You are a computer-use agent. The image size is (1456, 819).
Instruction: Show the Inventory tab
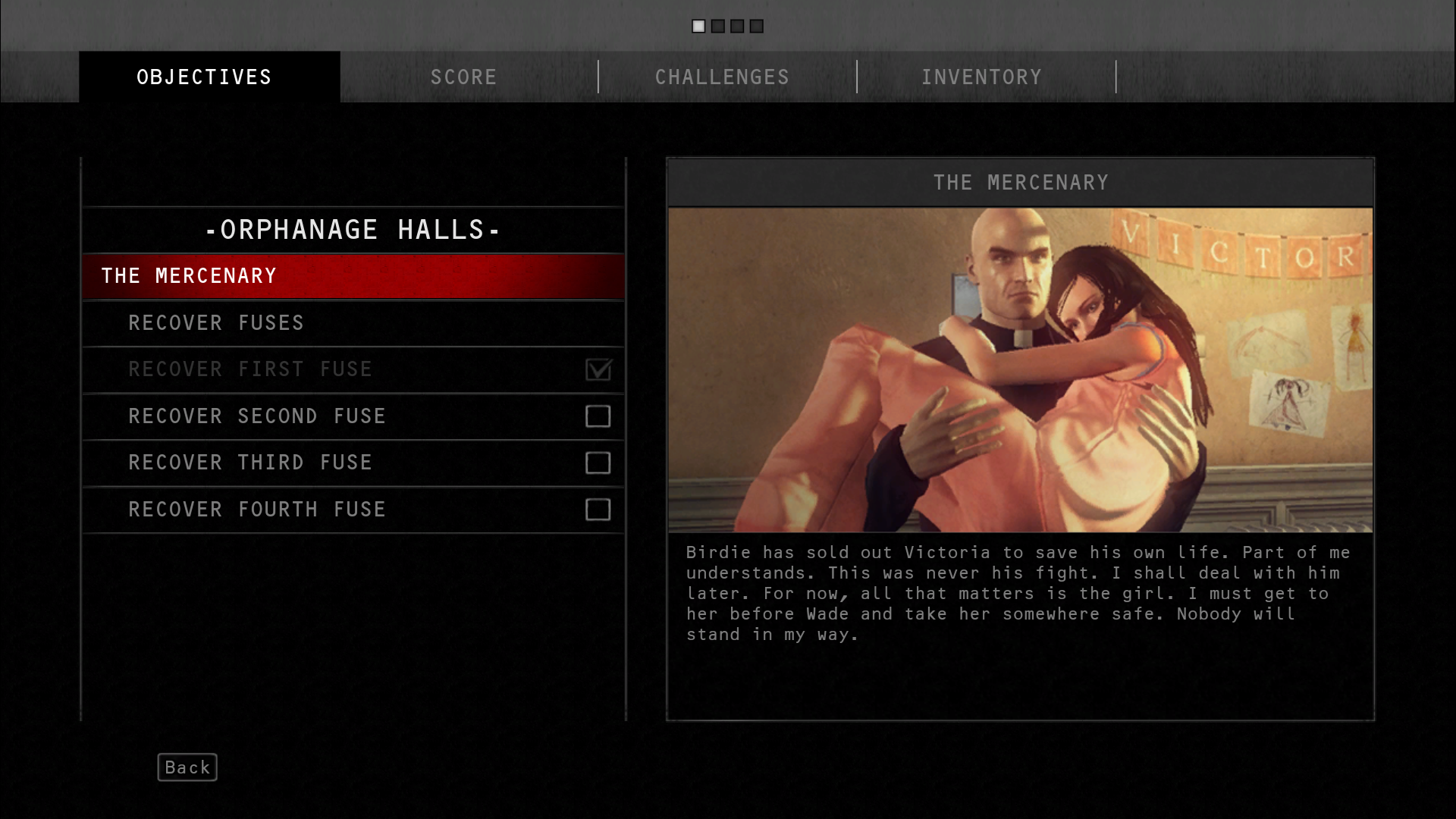point(981,77)
